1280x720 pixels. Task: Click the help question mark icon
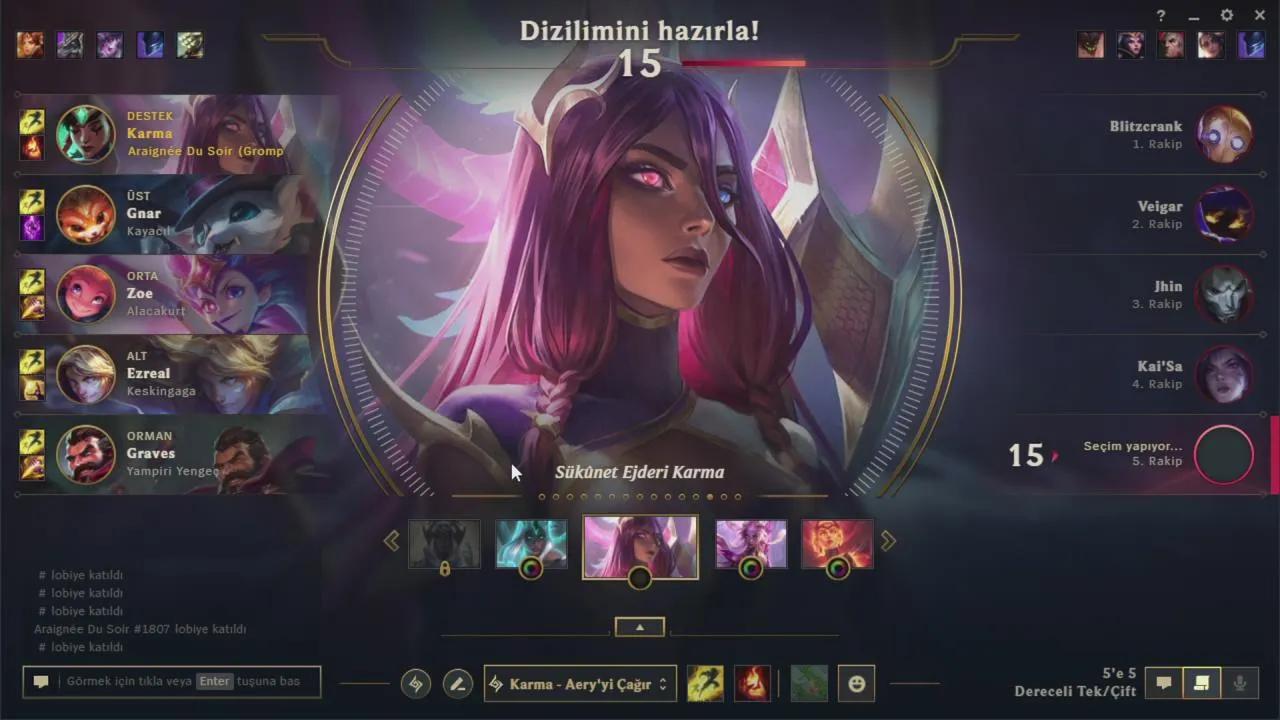tap(1160, 16)
